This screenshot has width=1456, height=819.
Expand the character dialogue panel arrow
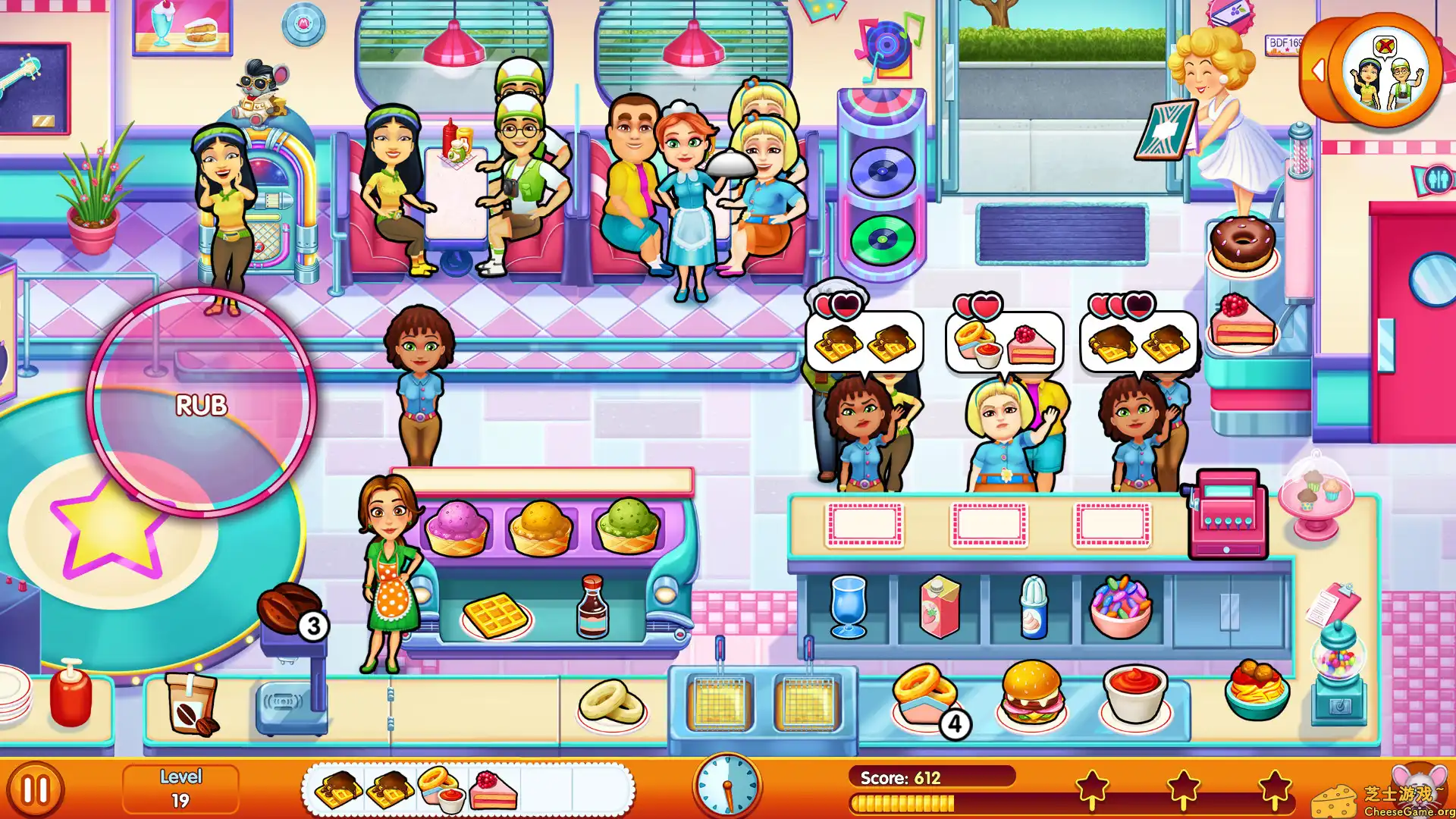(1321, 70)
